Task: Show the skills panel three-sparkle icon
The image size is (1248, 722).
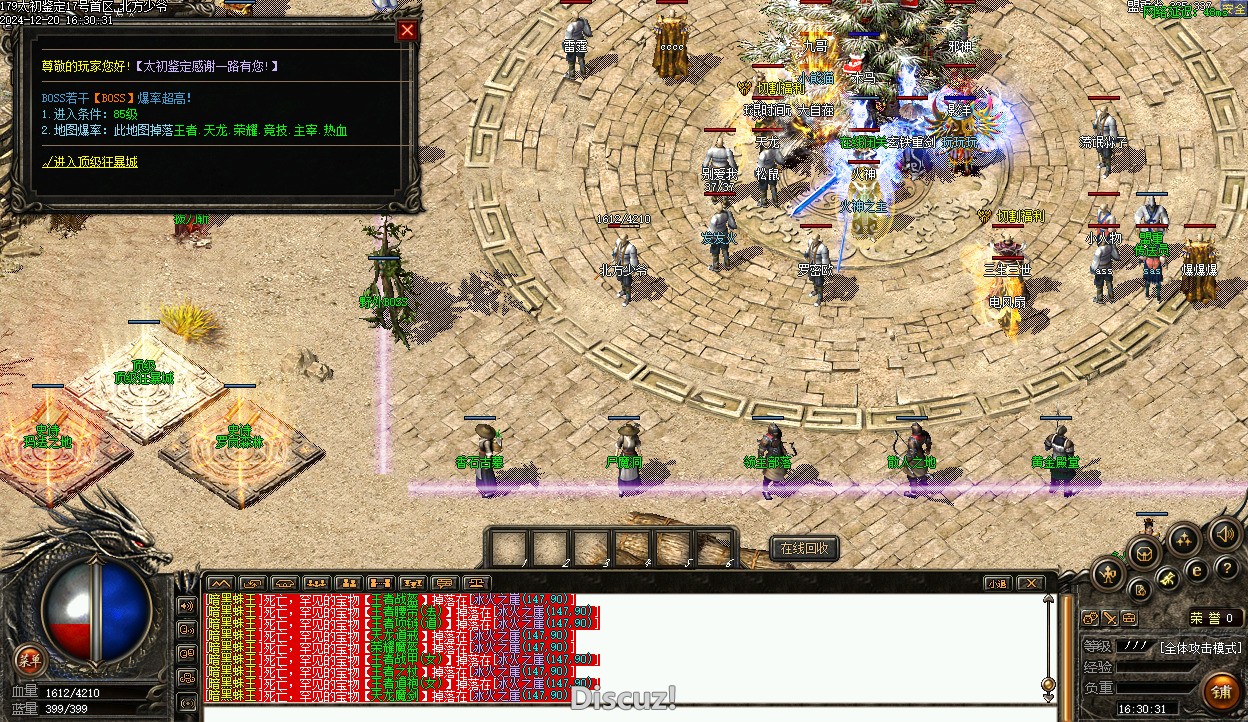Action: pos(1185,541)
